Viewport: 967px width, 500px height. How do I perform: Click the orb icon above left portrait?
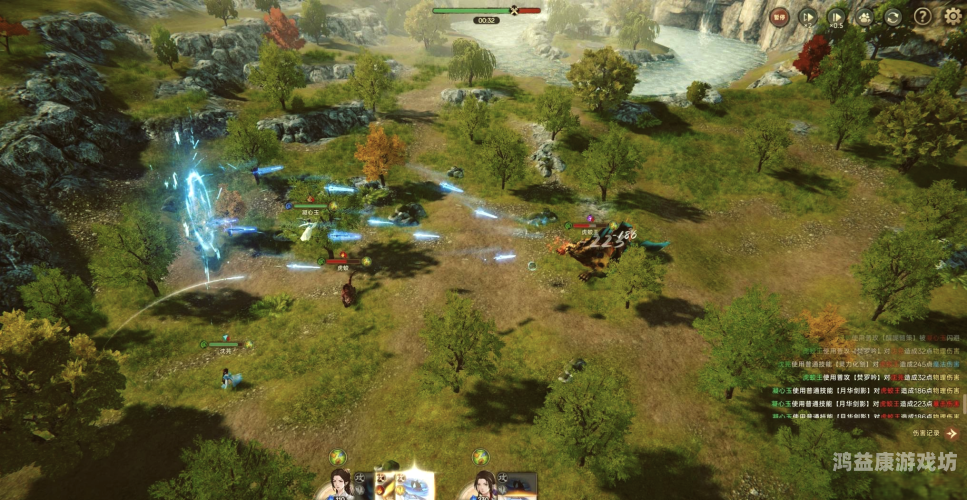(x=338, y=457)
